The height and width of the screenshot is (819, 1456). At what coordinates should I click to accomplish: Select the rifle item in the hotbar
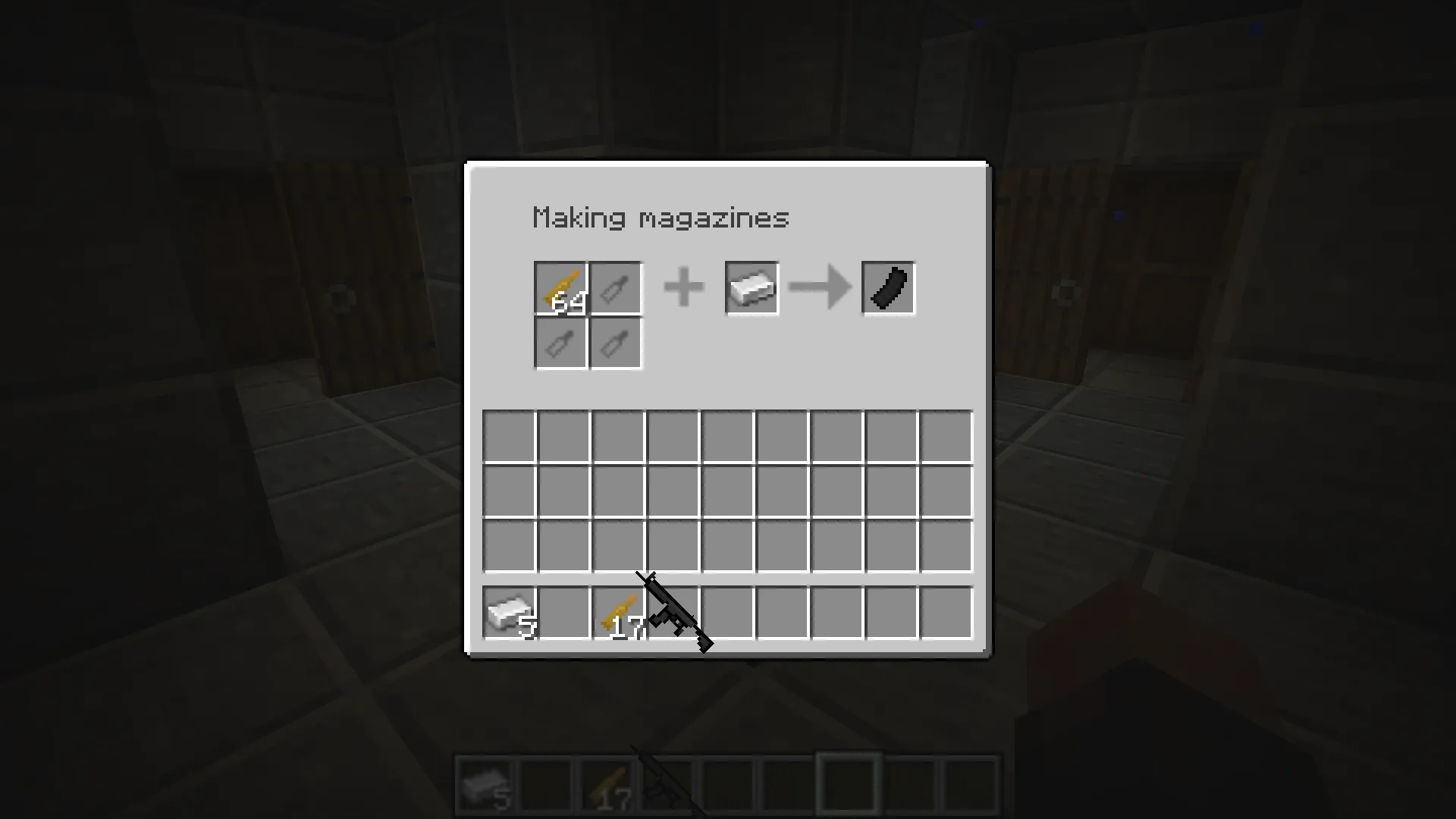pos(667,783)
